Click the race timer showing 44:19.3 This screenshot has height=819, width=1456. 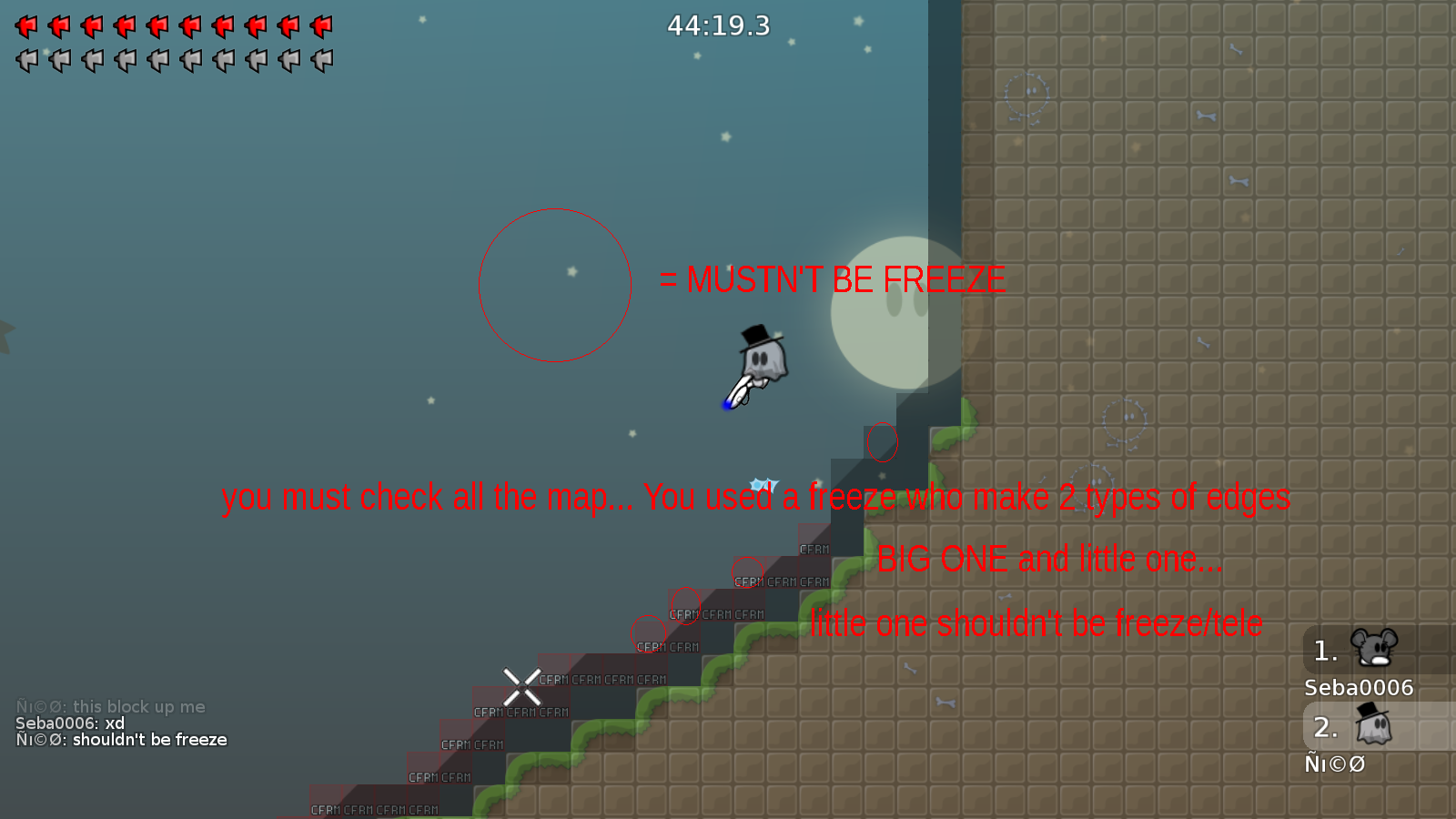tap(718, 26)
